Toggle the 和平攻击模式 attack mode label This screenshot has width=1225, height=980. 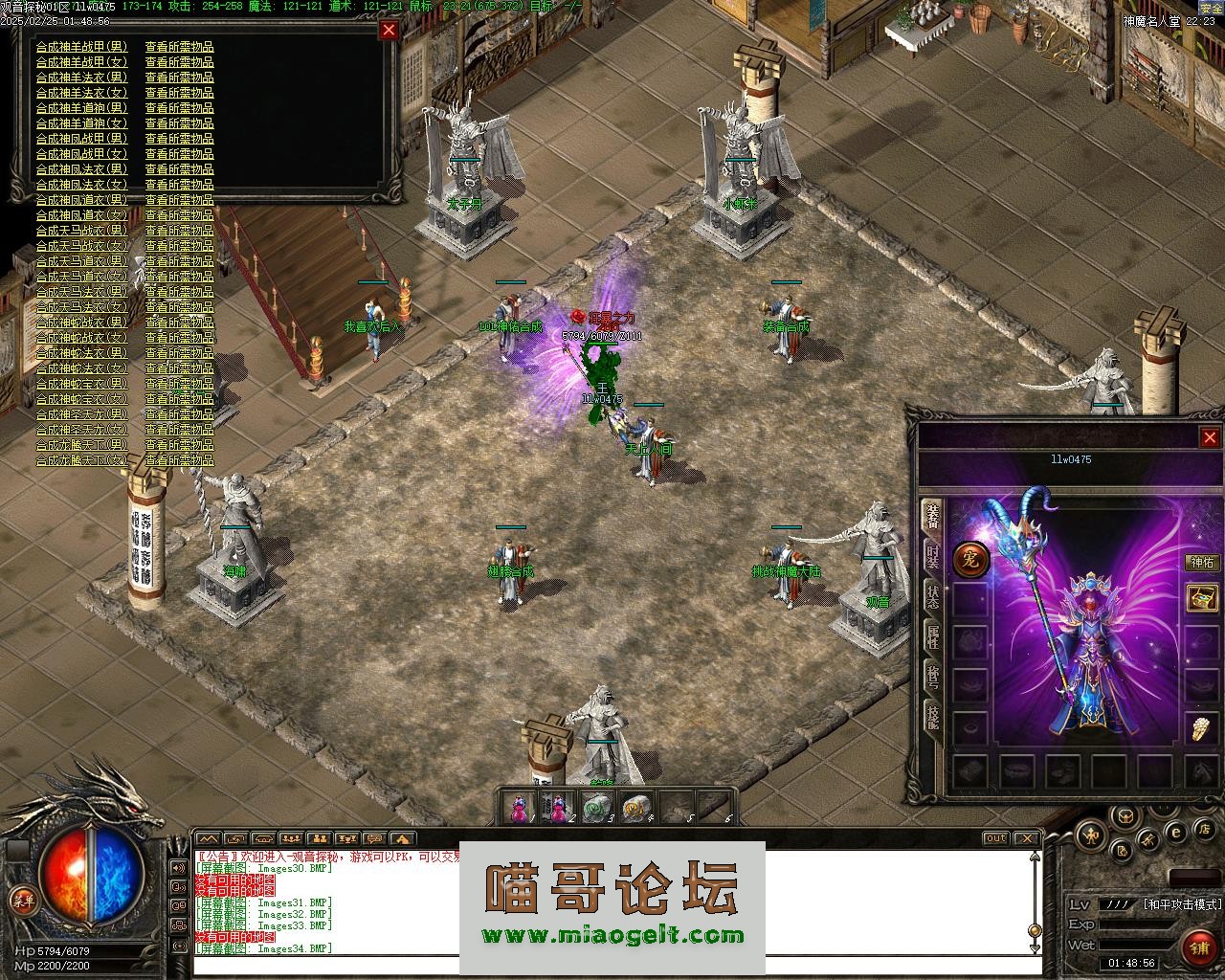tap(1182, 903)
